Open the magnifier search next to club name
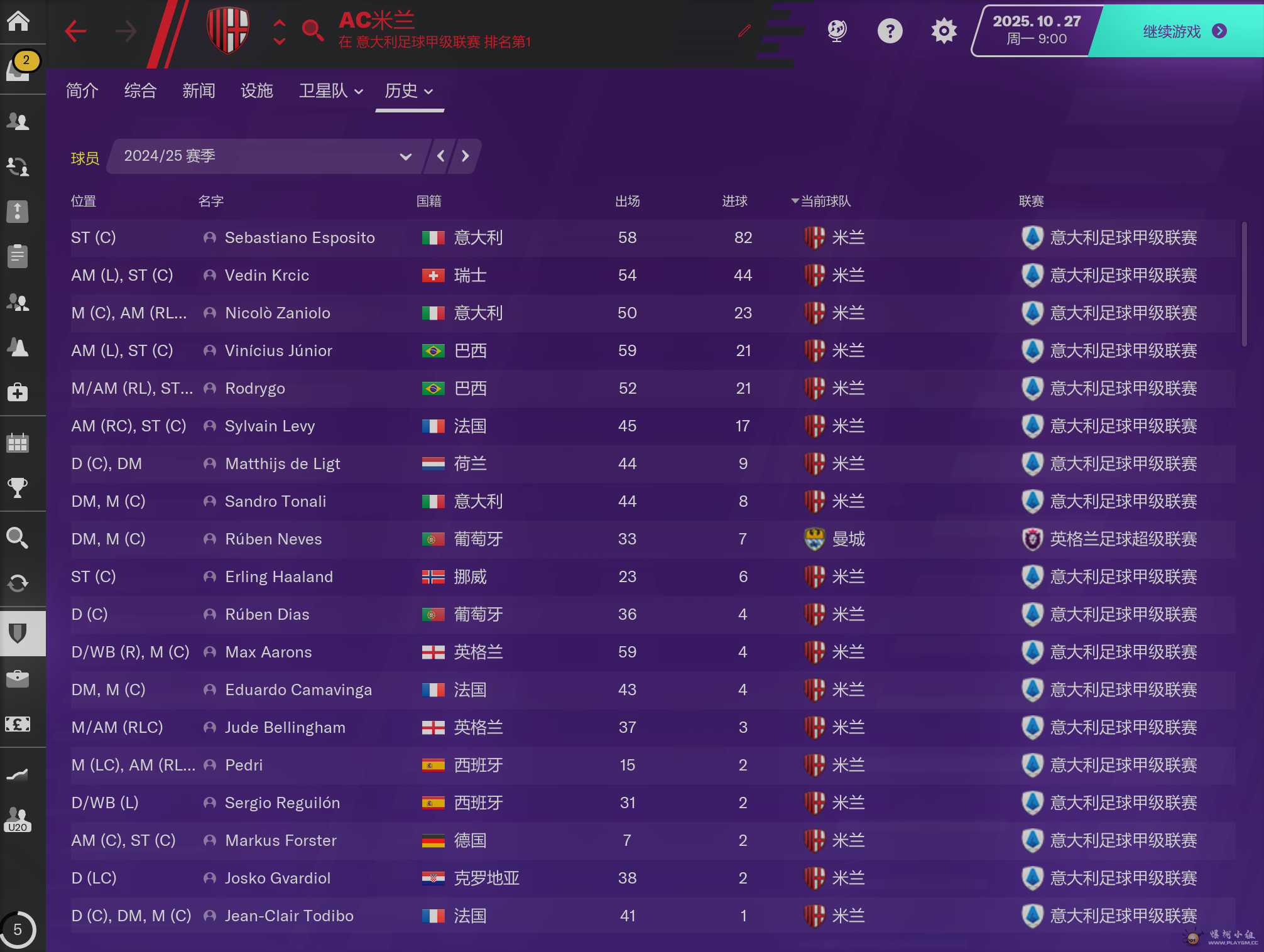1264x952 pixels. [312, 30]
